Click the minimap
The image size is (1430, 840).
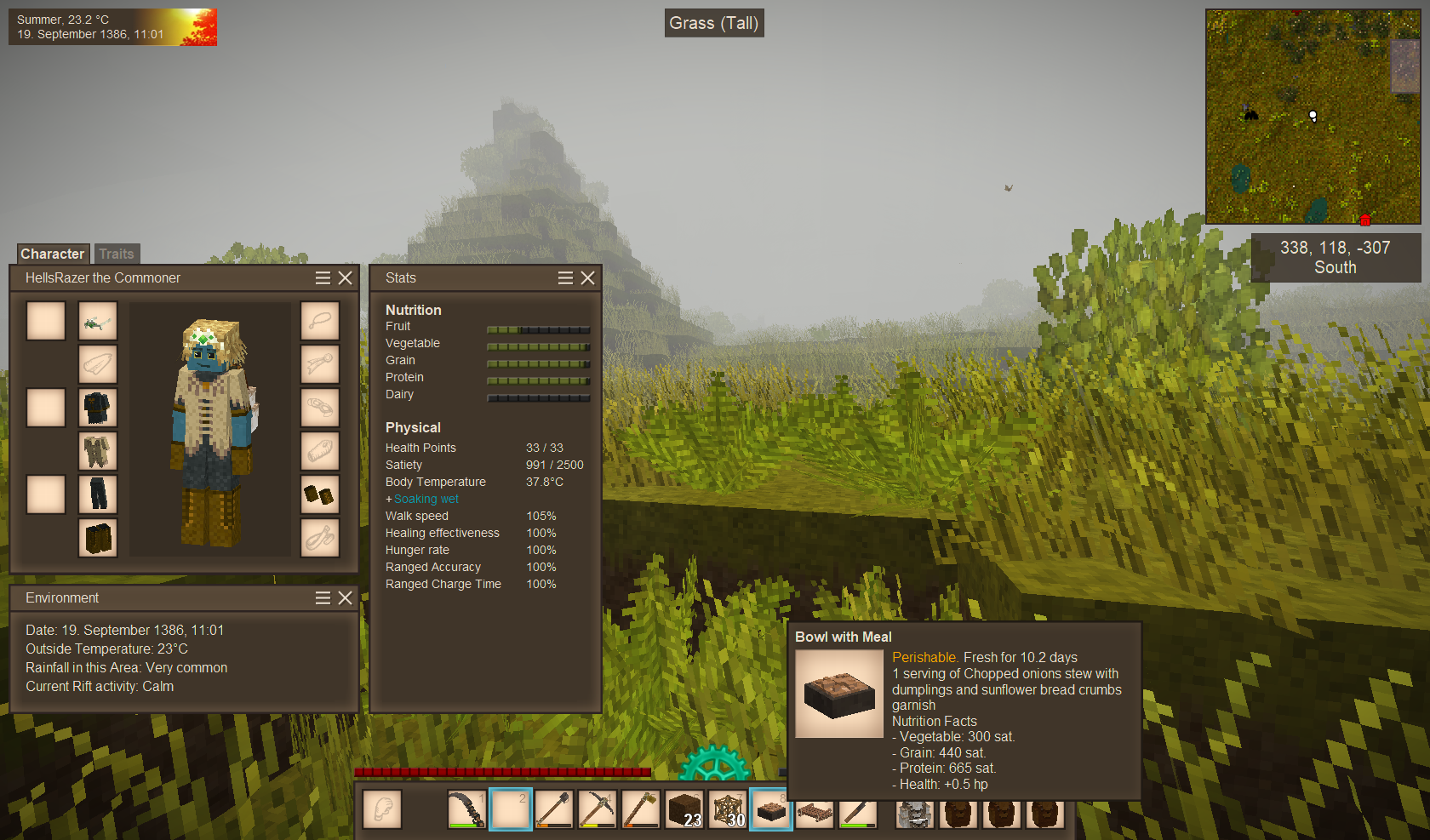(1313, 117)
